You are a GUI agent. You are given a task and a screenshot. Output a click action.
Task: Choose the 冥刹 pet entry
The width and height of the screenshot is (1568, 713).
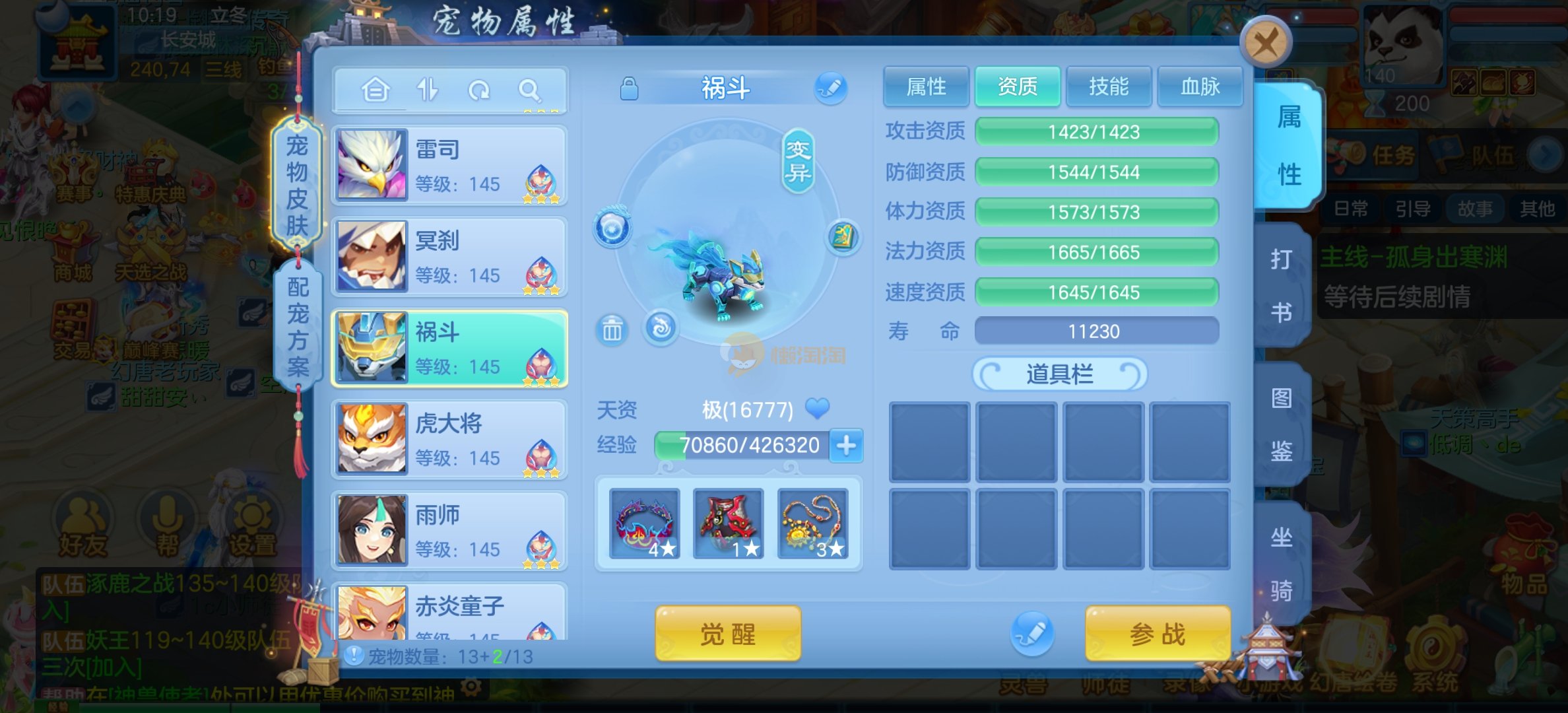point(449,256)
